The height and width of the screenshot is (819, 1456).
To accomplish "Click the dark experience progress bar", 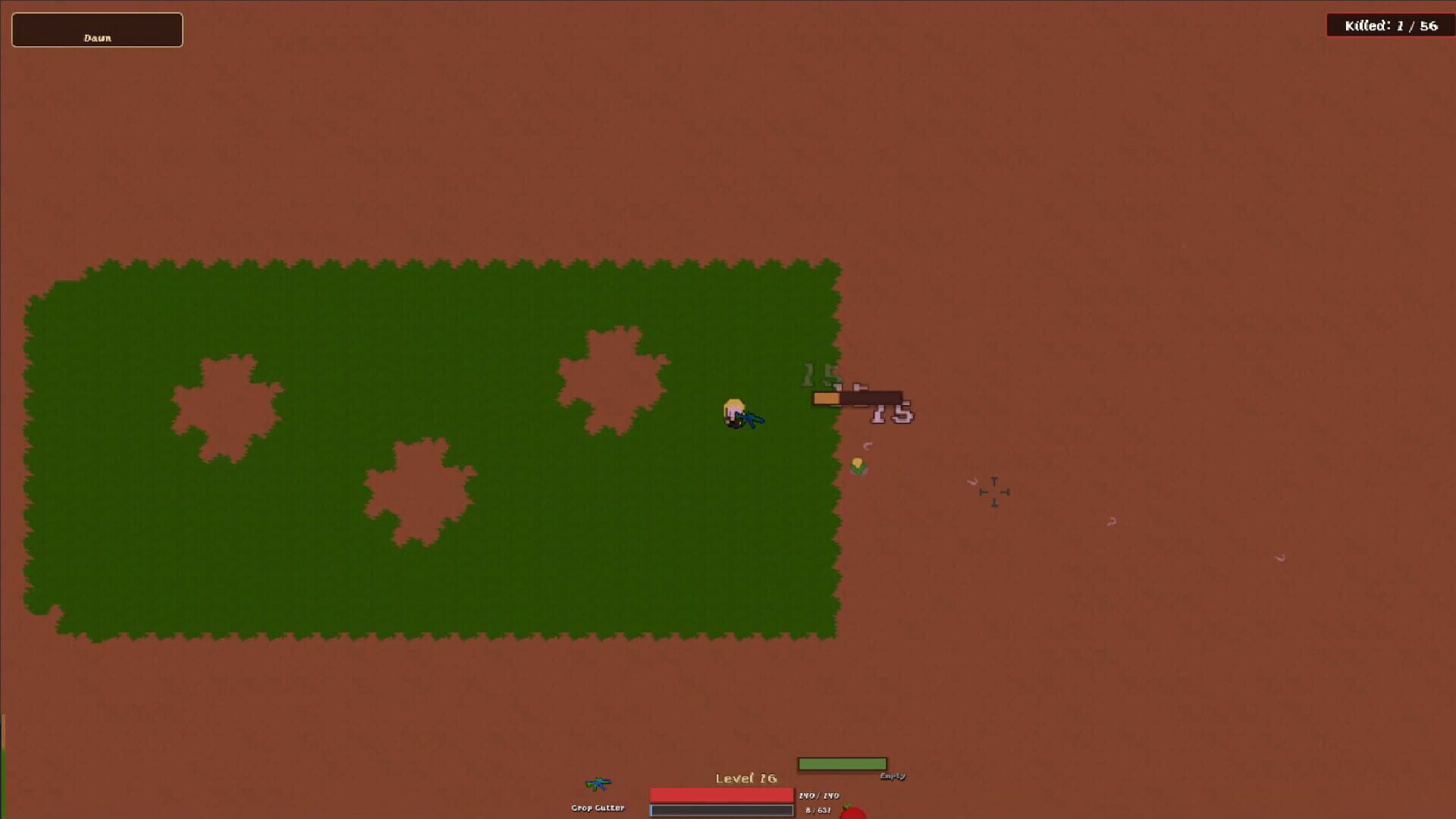I will [720, 810].
